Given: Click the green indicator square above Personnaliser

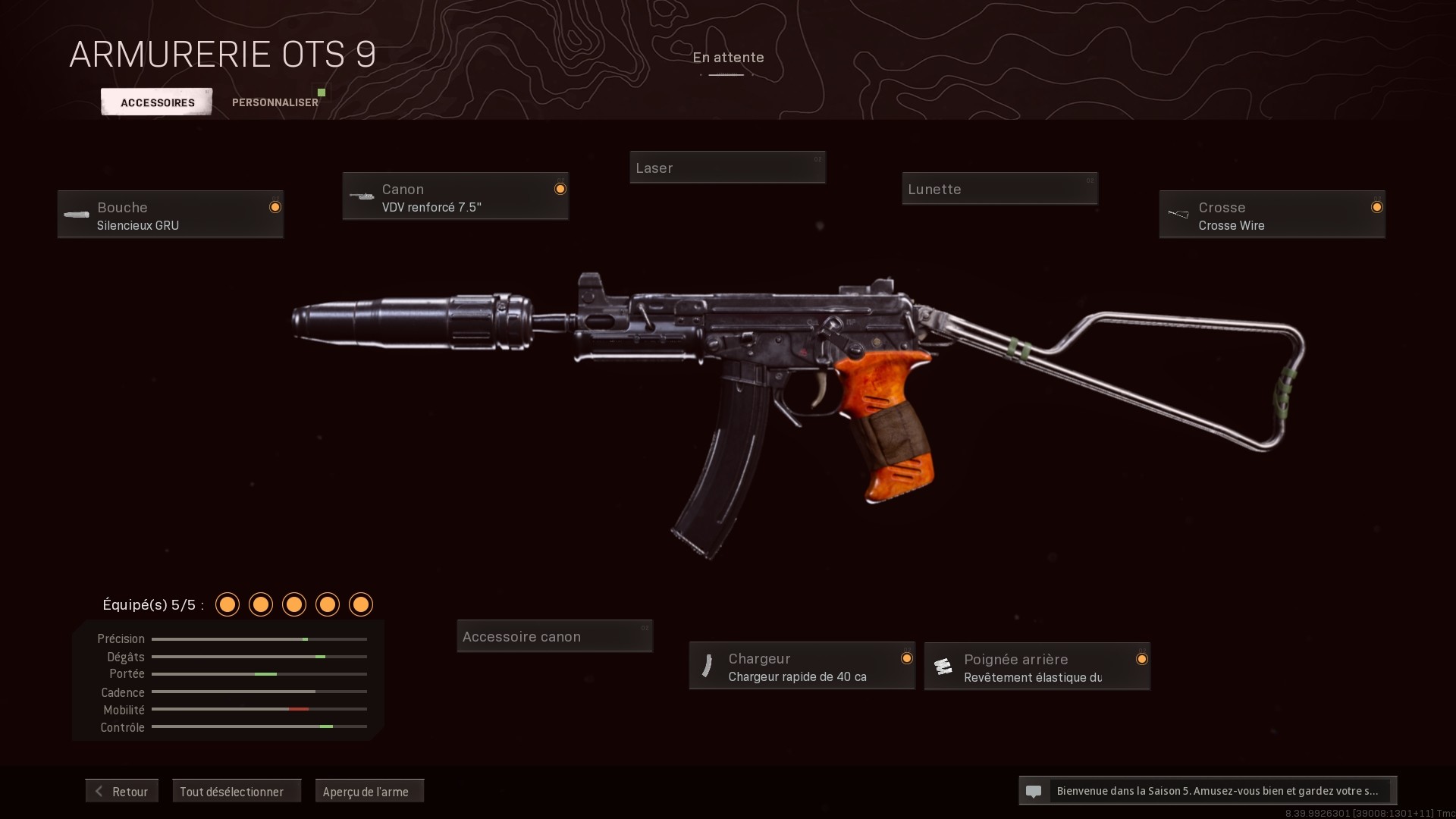Looking at the screenshot, I should click(322, 91).
